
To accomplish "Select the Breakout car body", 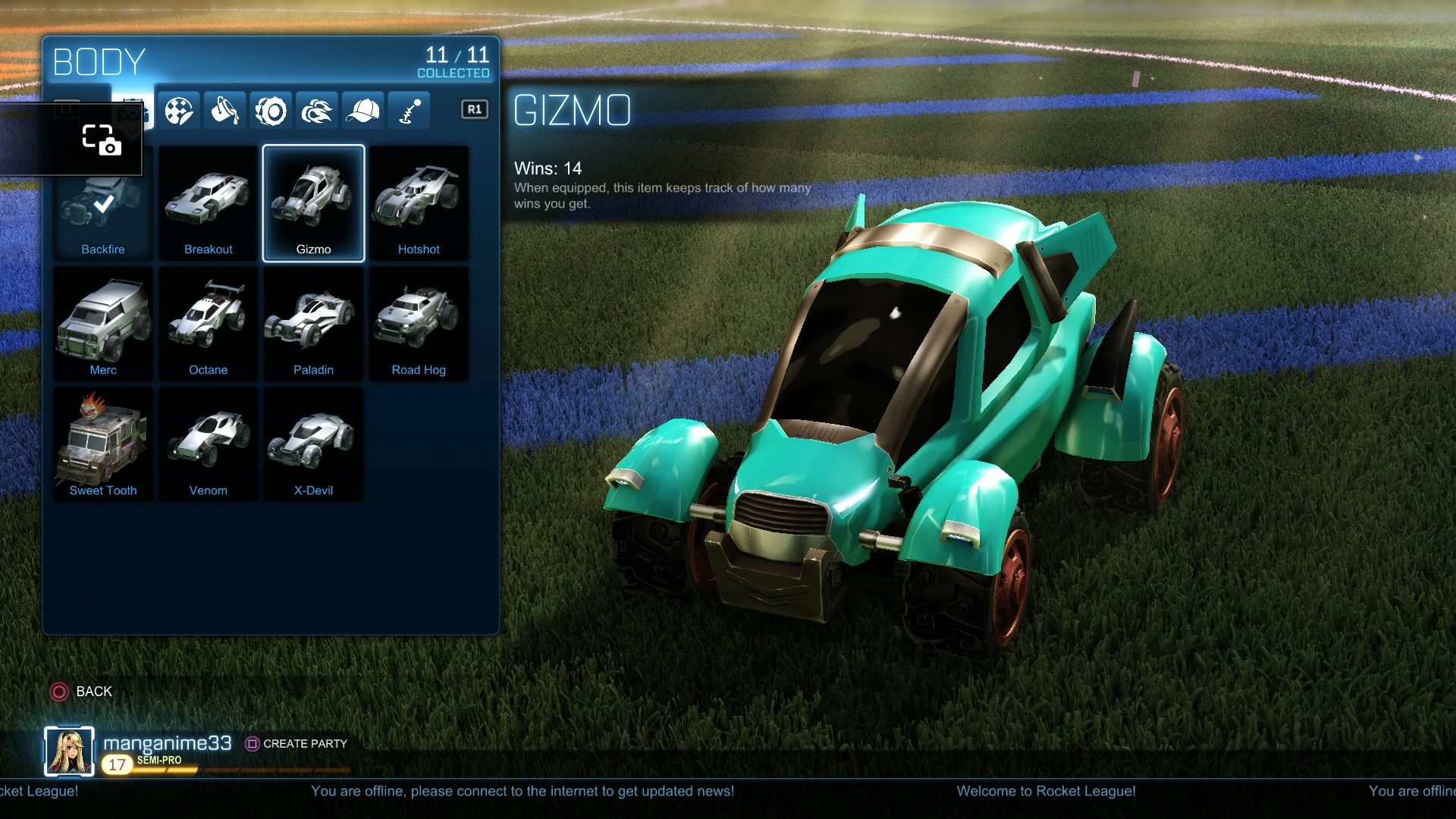I will coord(208,203).
